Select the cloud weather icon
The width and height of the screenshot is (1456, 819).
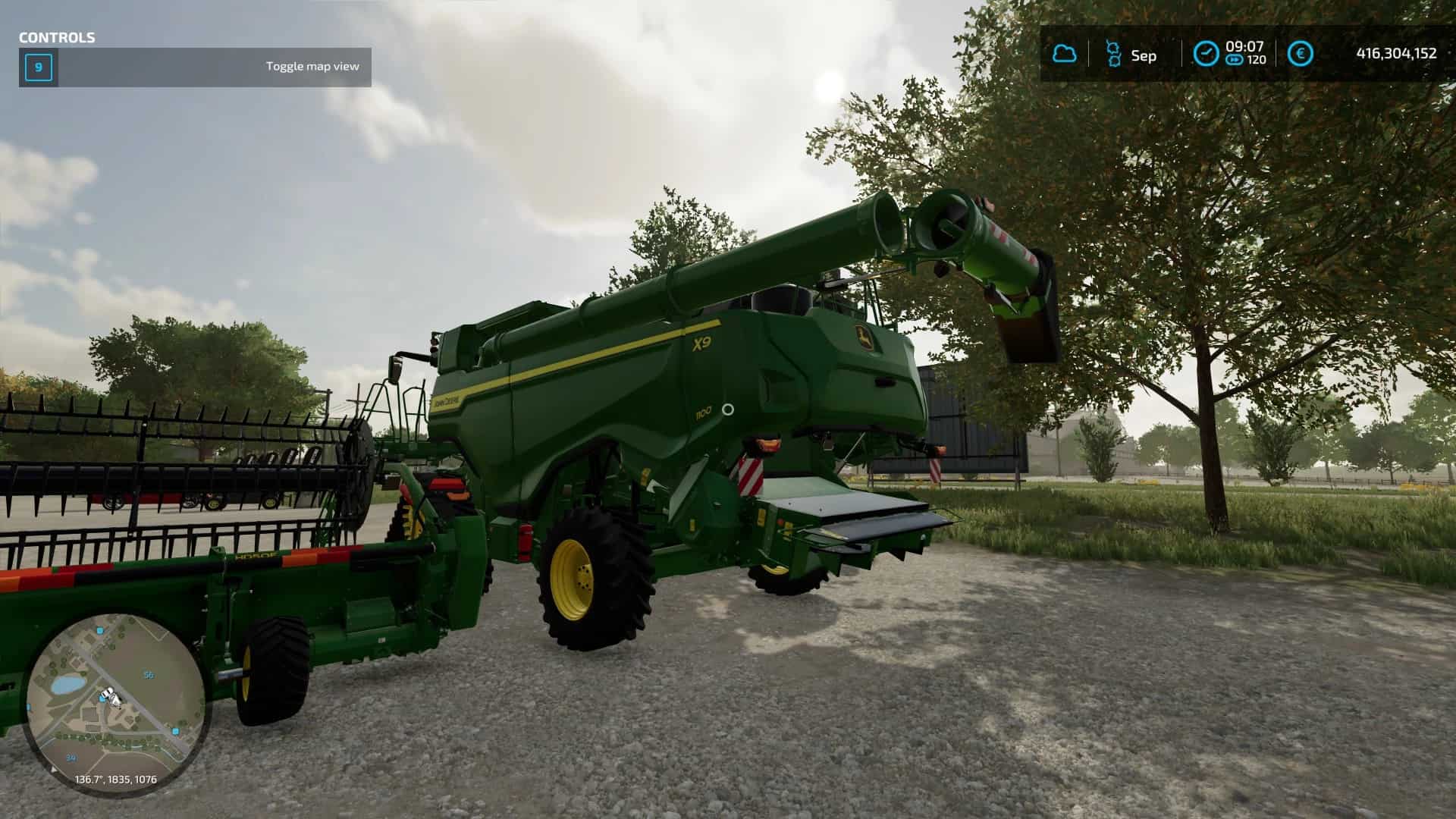click(x=1064, y=54)
